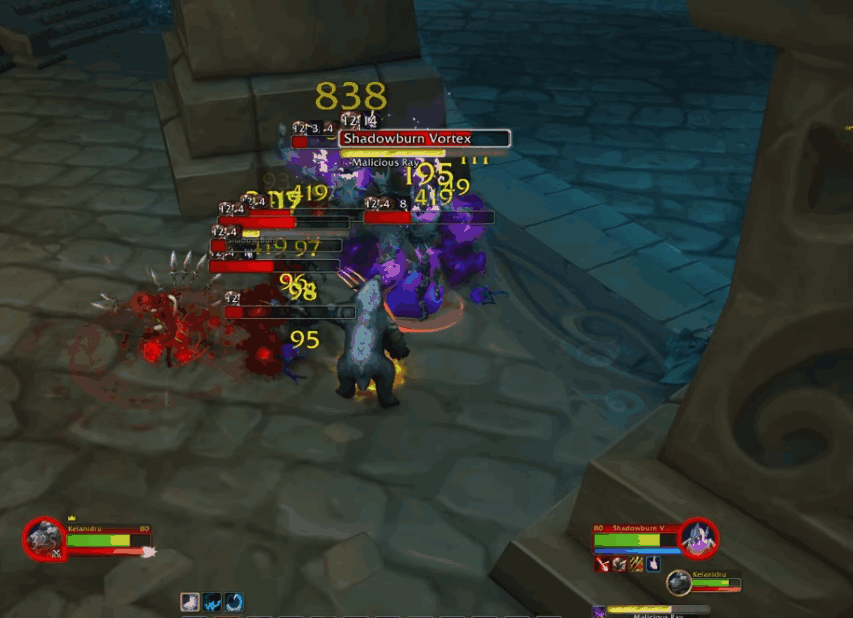Screen dimensions: 853x618
Task: Click the small Kelanidru target-of-target frame
Action: tap(681, 581)
